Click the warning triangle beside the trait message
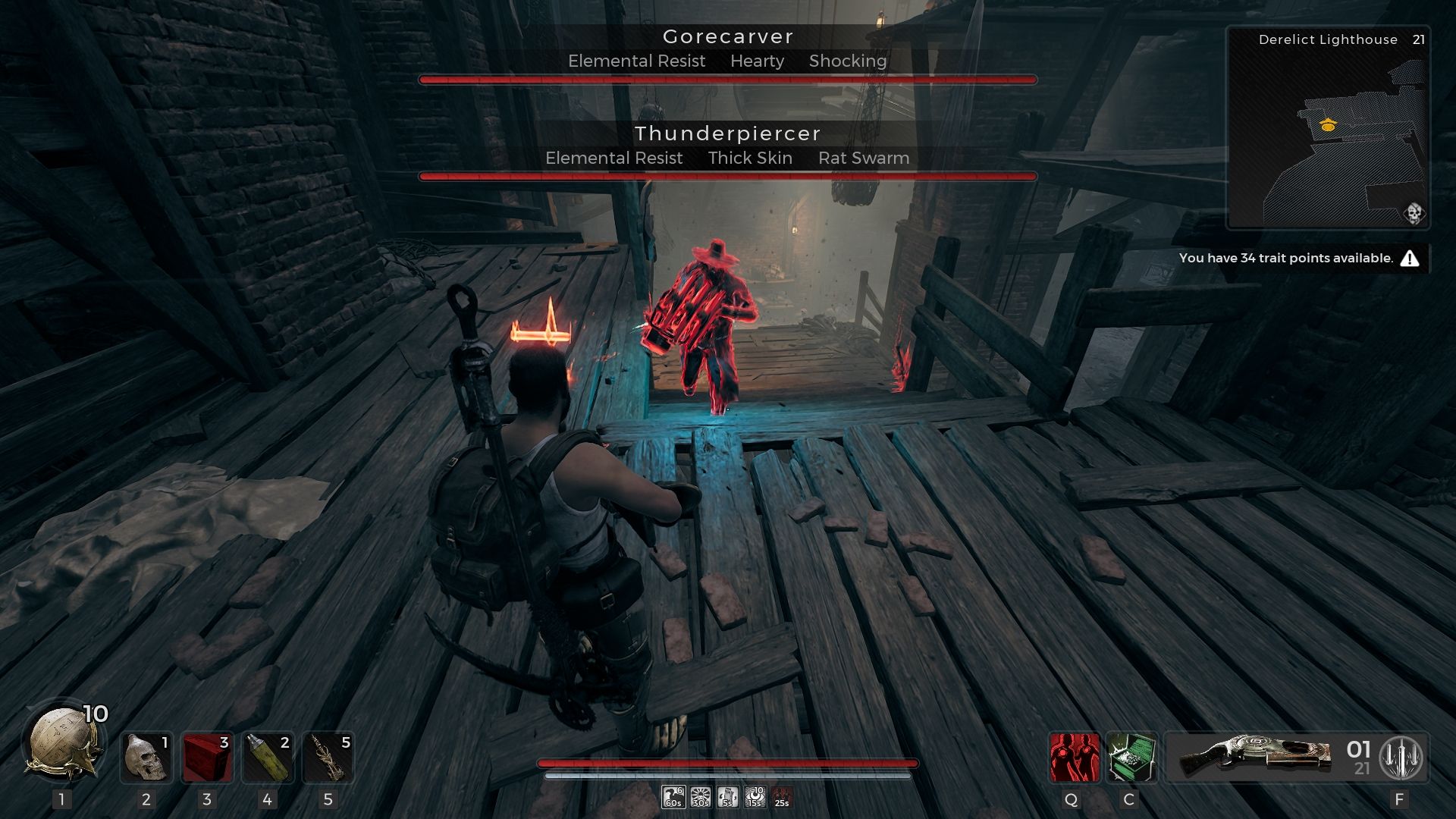Viewport: 1456px width, 819px height. (1410, 258)
